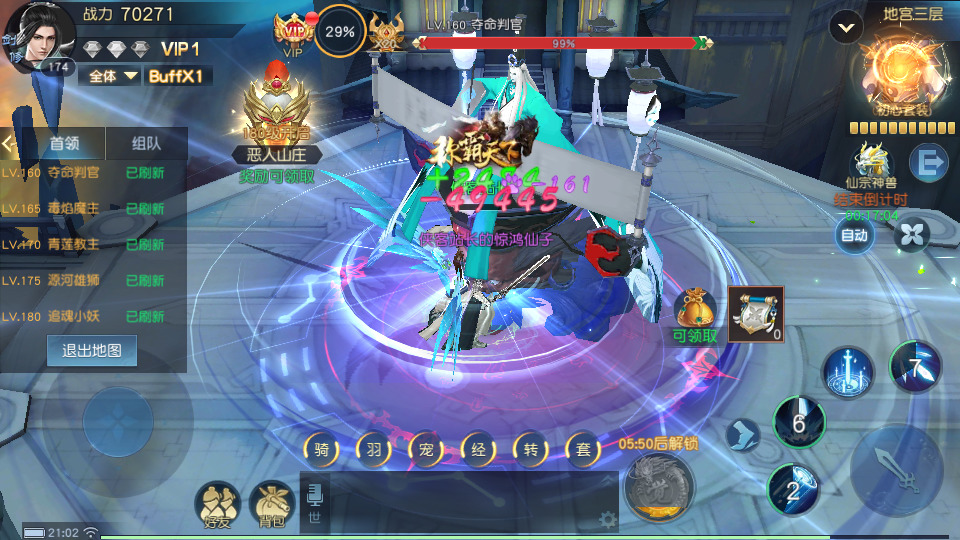Select the 首领 boss tab
Screen dimensions: 960x540
point(65,143)
